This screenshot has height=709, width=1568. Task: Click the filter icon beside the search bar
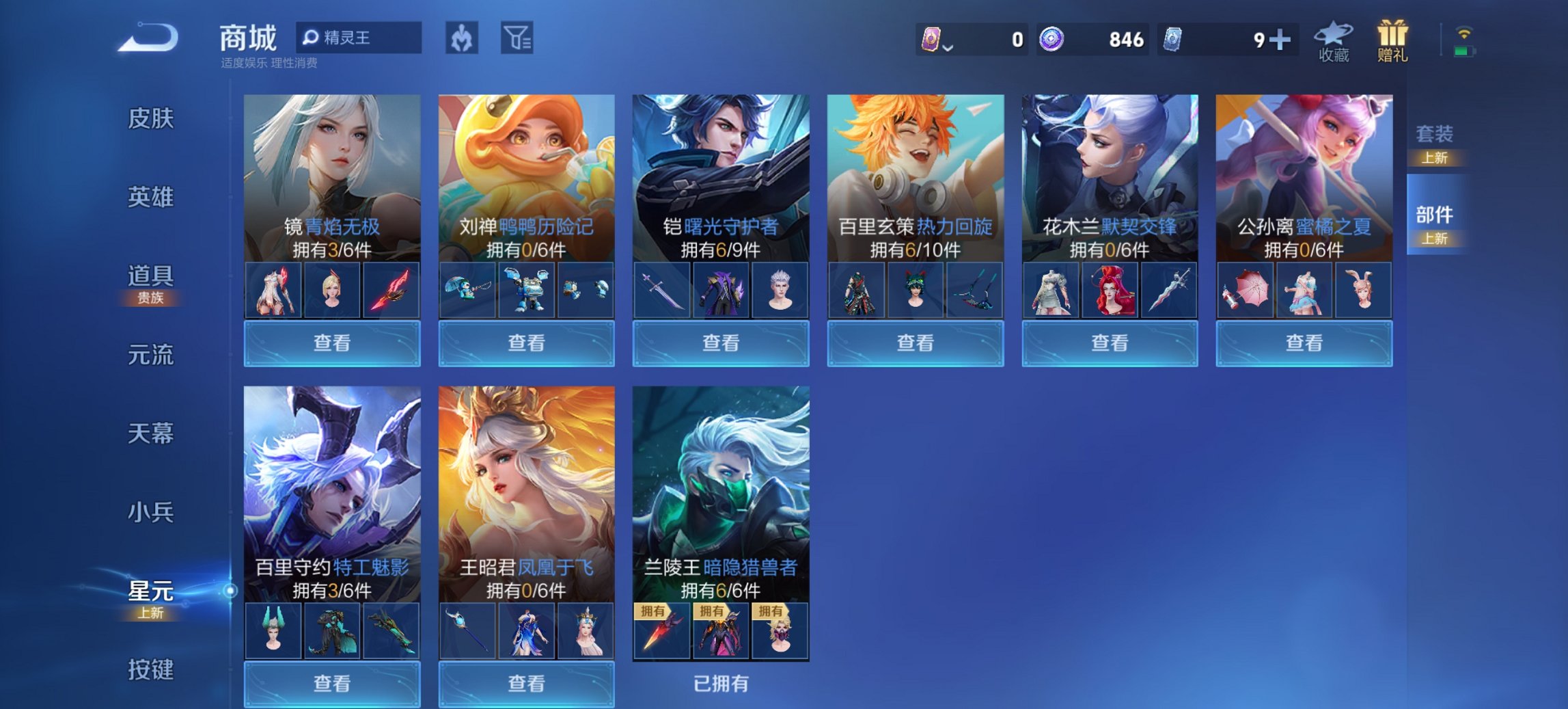(519, 38)
